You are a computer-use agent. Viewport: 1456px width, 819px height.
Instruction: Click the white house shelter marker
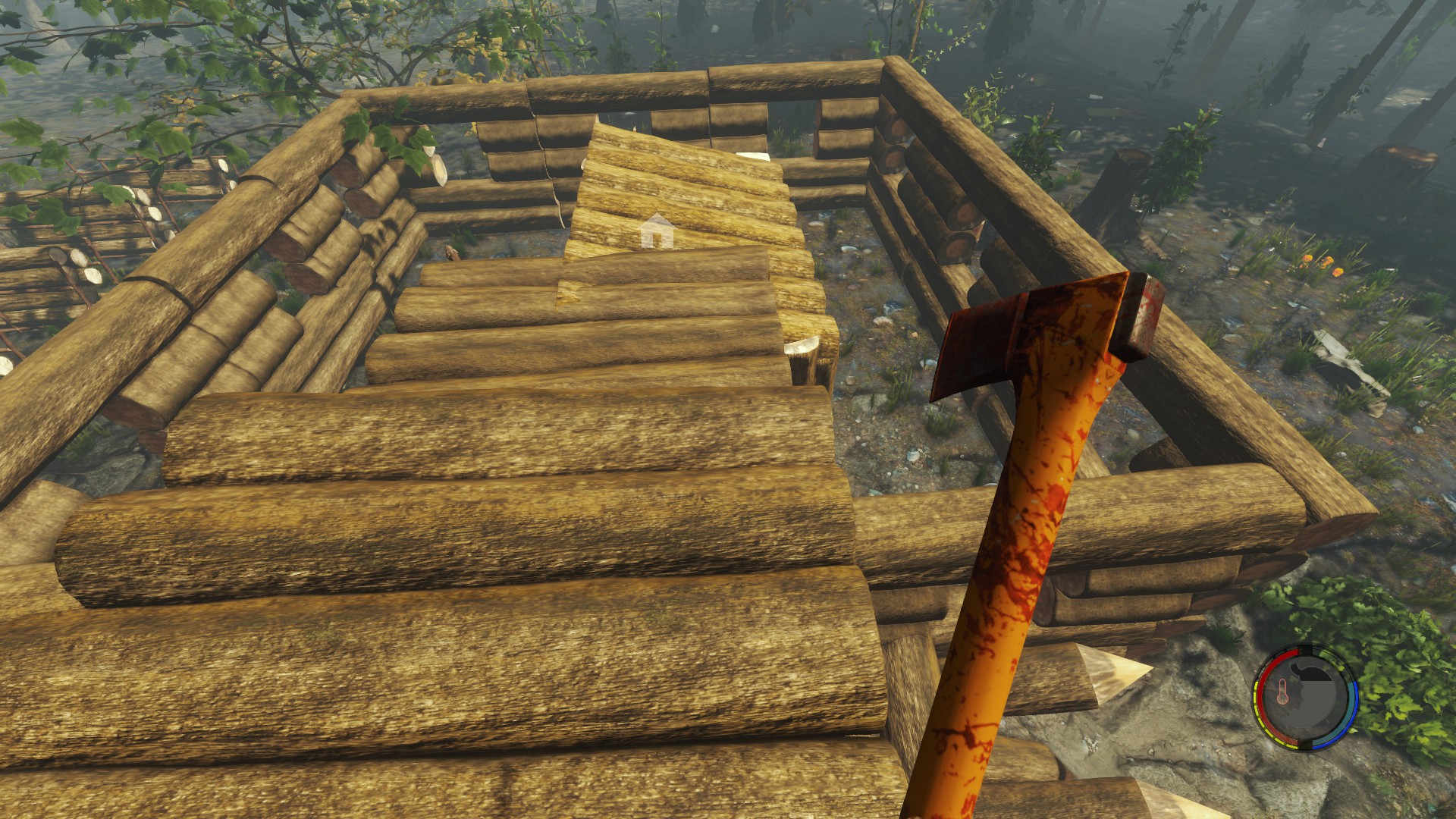pos(657,231)
